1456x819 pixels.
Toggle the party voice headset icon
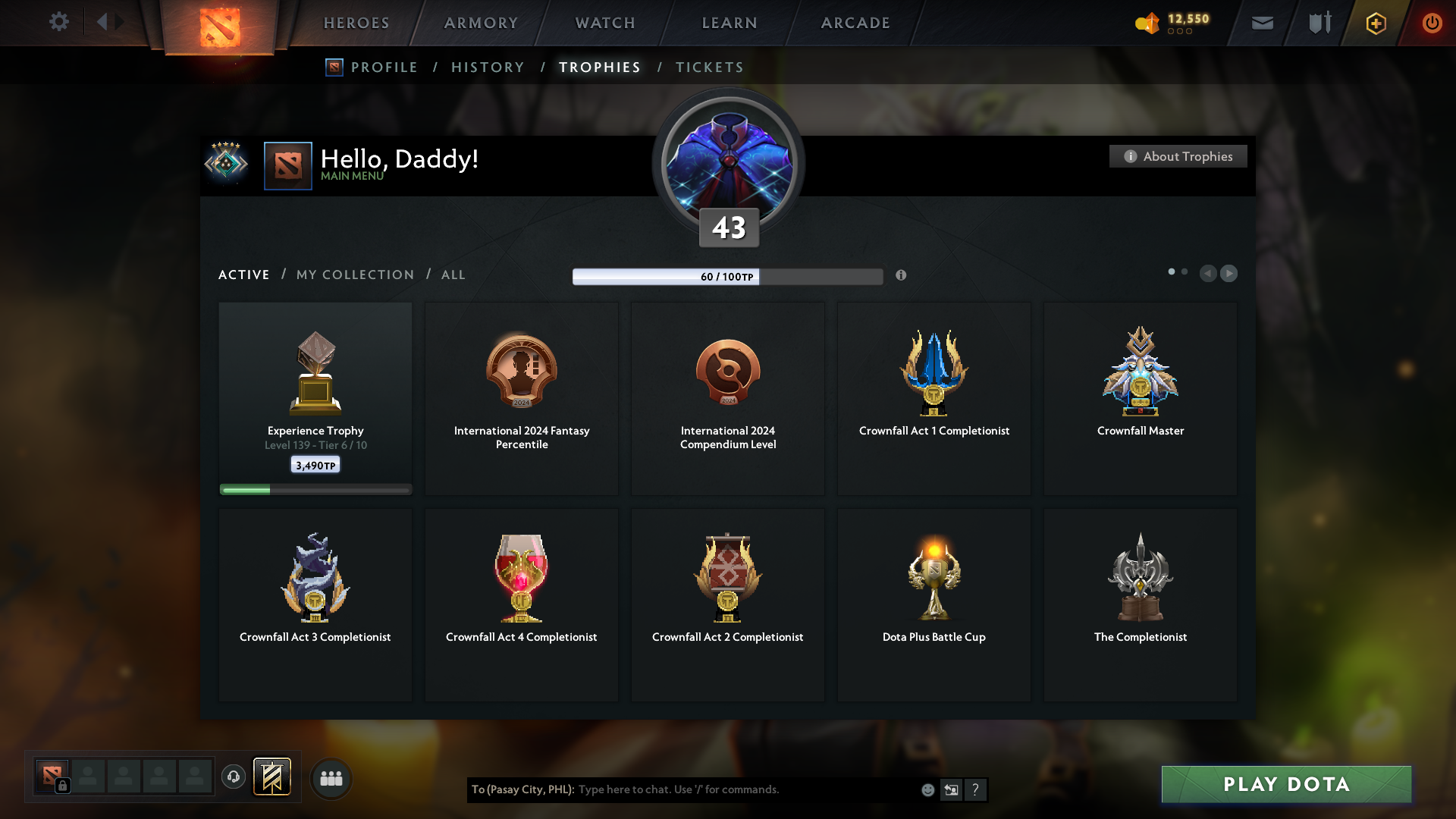pos(233,777)
